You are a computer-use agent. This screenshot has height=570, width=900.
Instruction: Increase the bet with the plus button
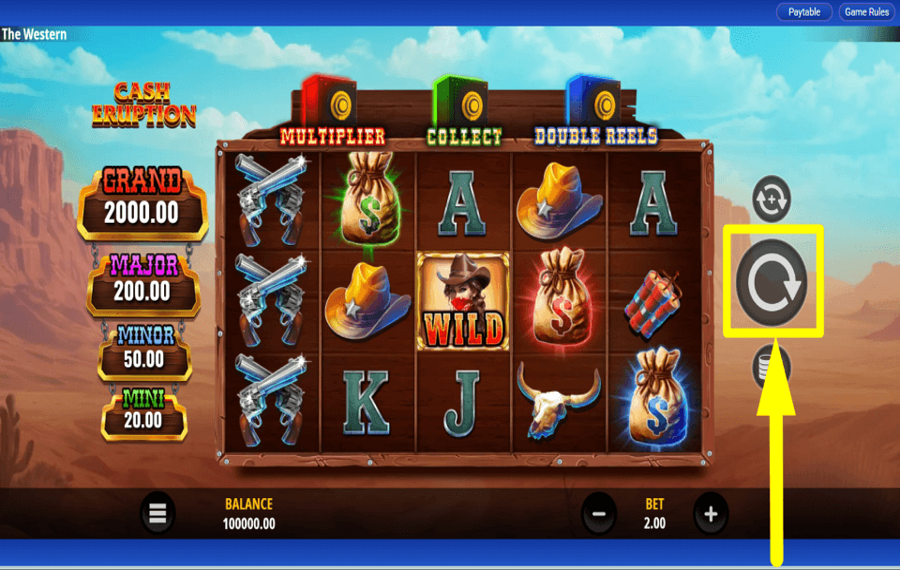pos(711,514)
